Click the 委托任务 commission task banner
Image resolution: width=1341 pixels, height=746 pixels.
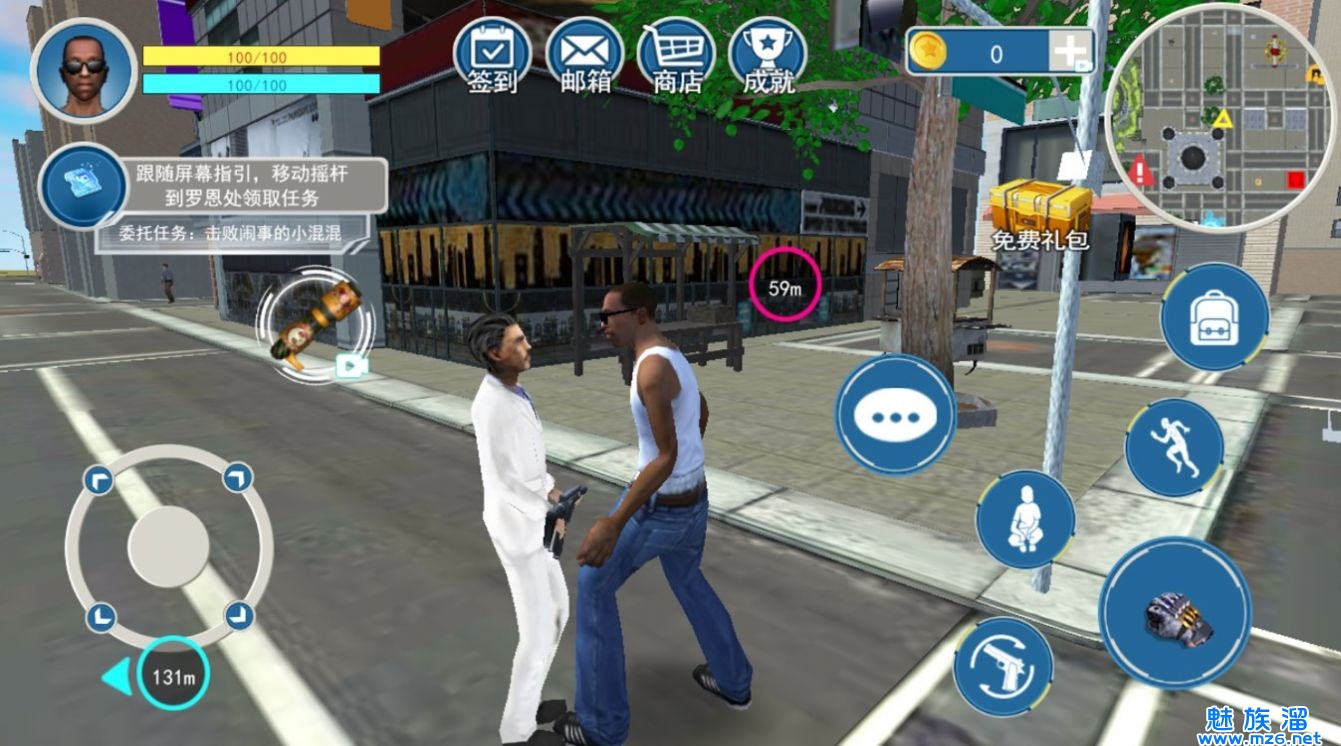[x=231, y=235]
